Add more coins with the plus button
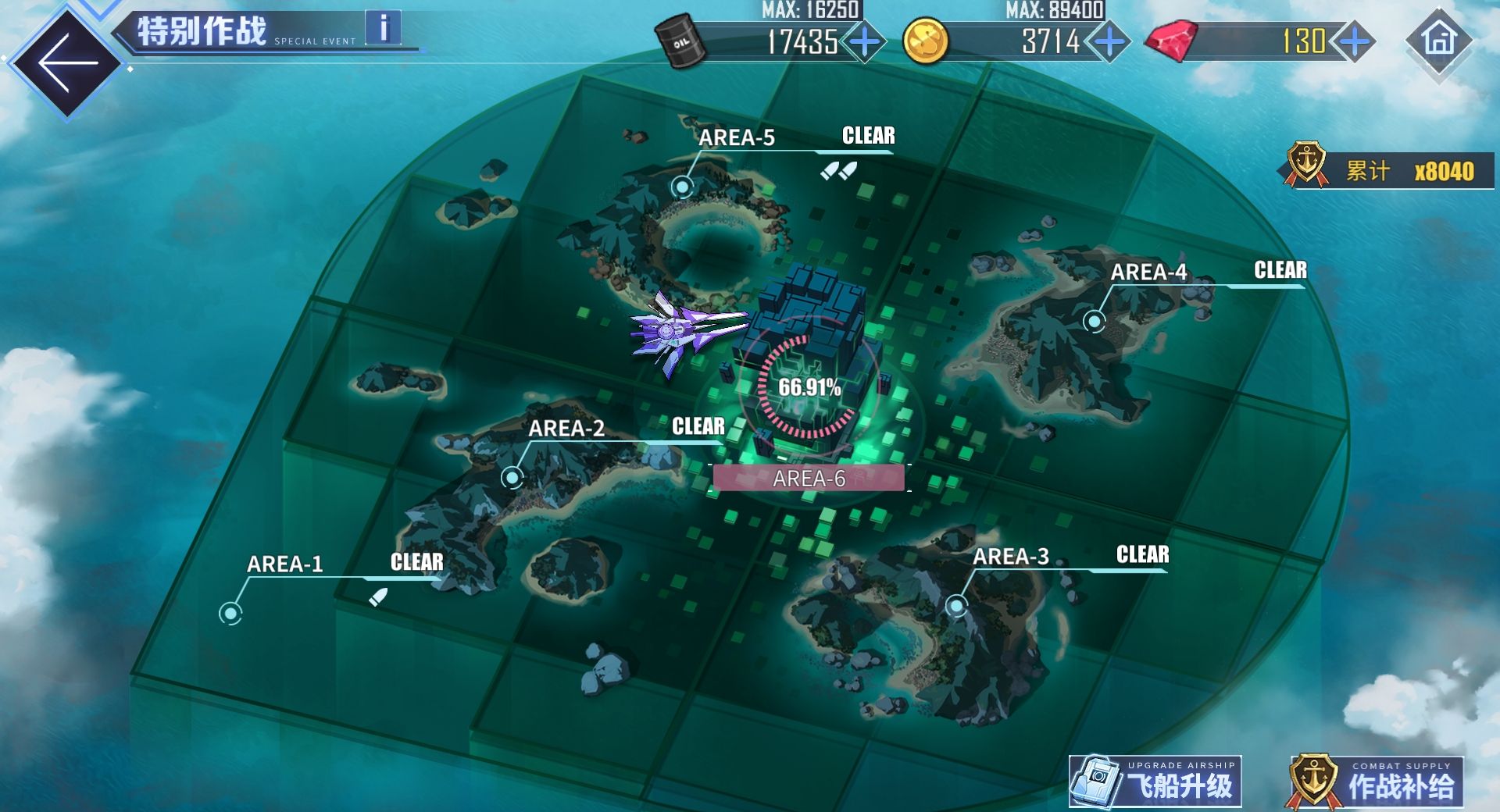Viewport: 1500px width, 812px height. (1109, 41)
